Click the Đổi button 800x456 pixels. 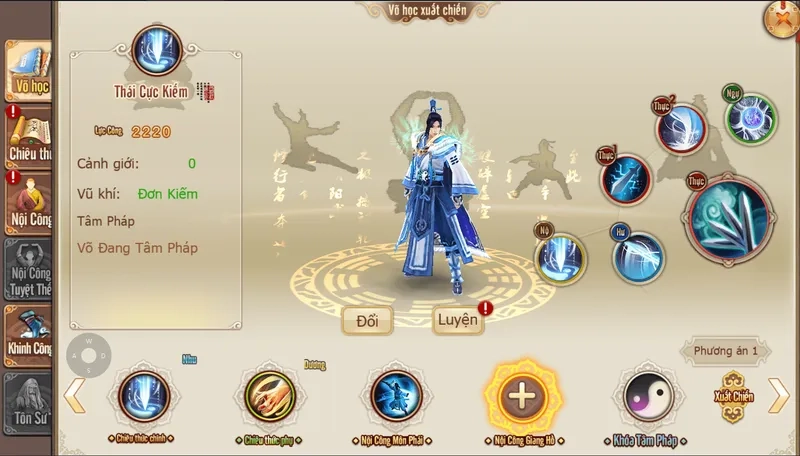tap(366, 320)
